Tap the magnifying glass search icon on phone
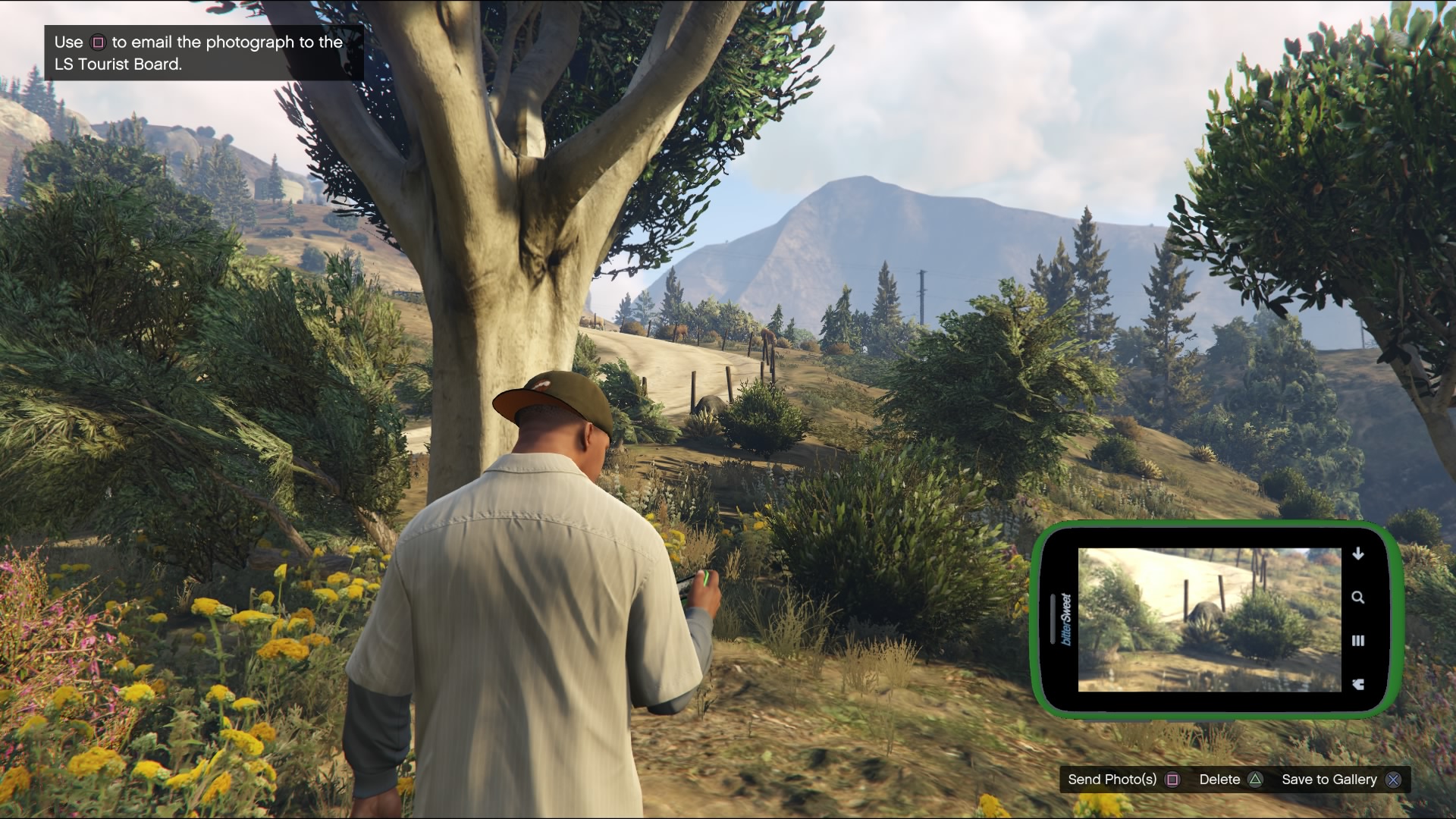Viewport: 1456px width, 819px height. point(1358,598)
